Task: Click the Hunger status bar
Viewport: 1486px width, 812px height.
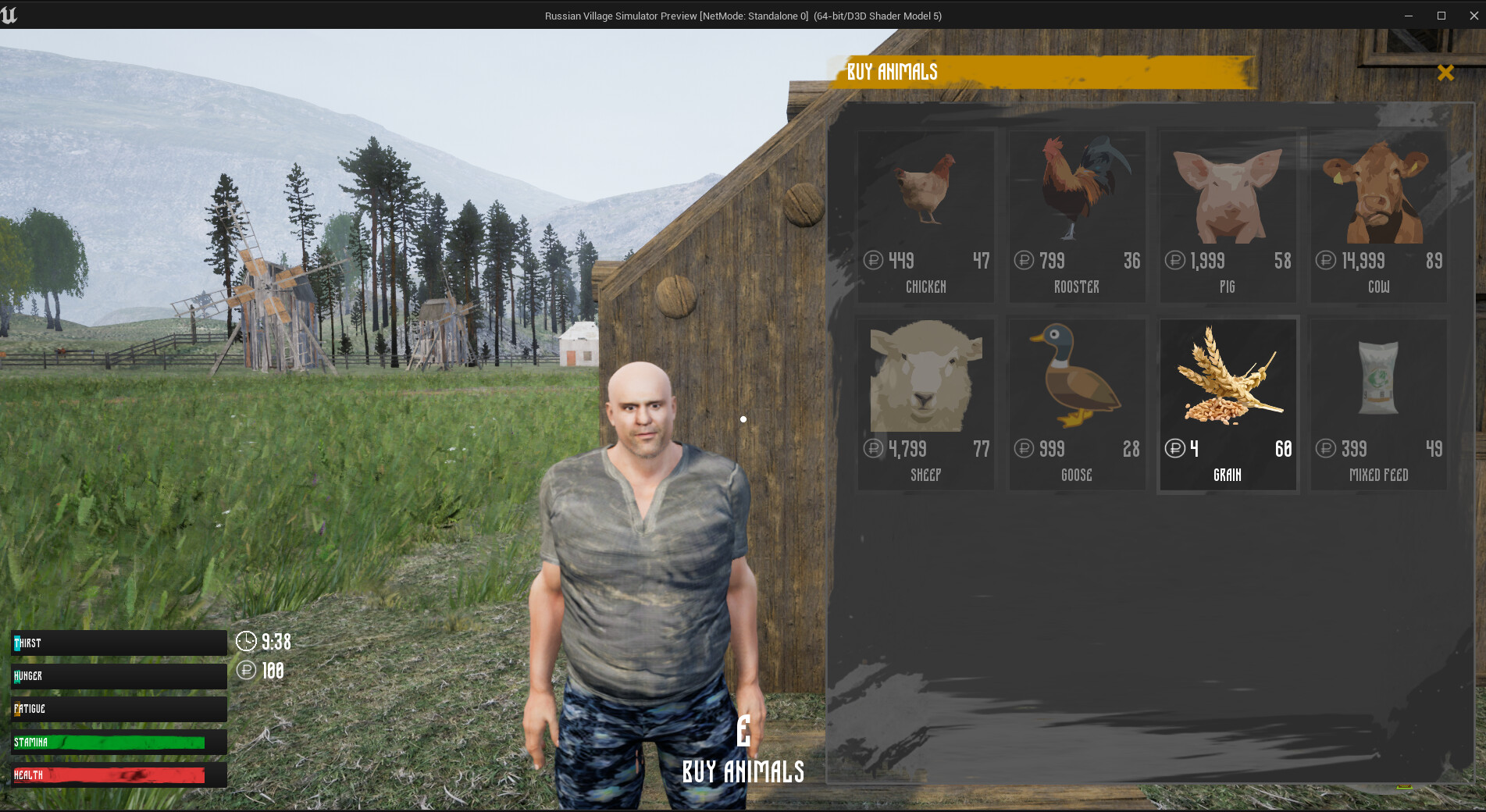Action: pyautogui.click(x=117, y=676)
